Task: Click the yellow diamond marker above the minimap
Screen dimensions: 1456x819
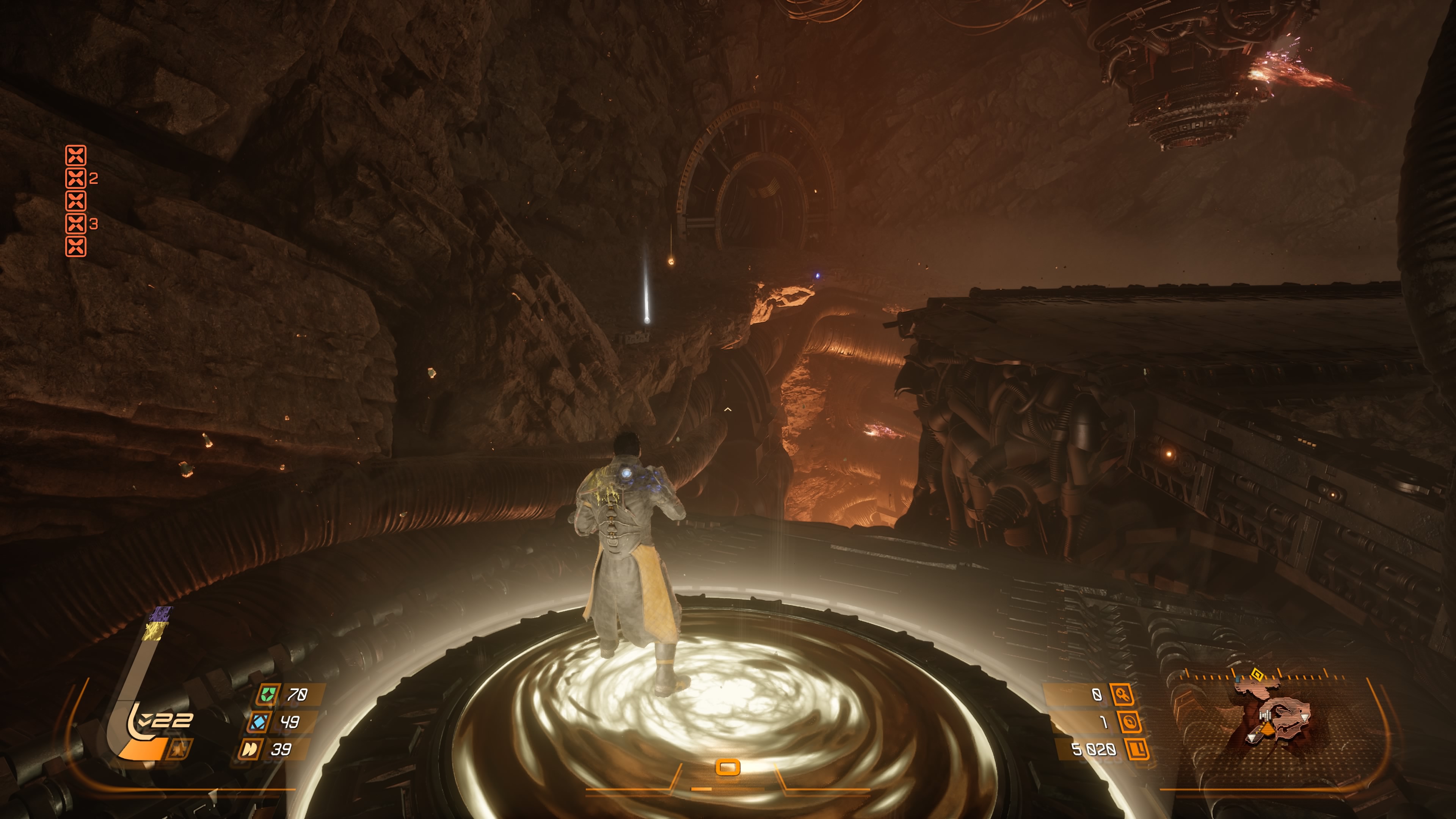Action: click(1257, 674)
